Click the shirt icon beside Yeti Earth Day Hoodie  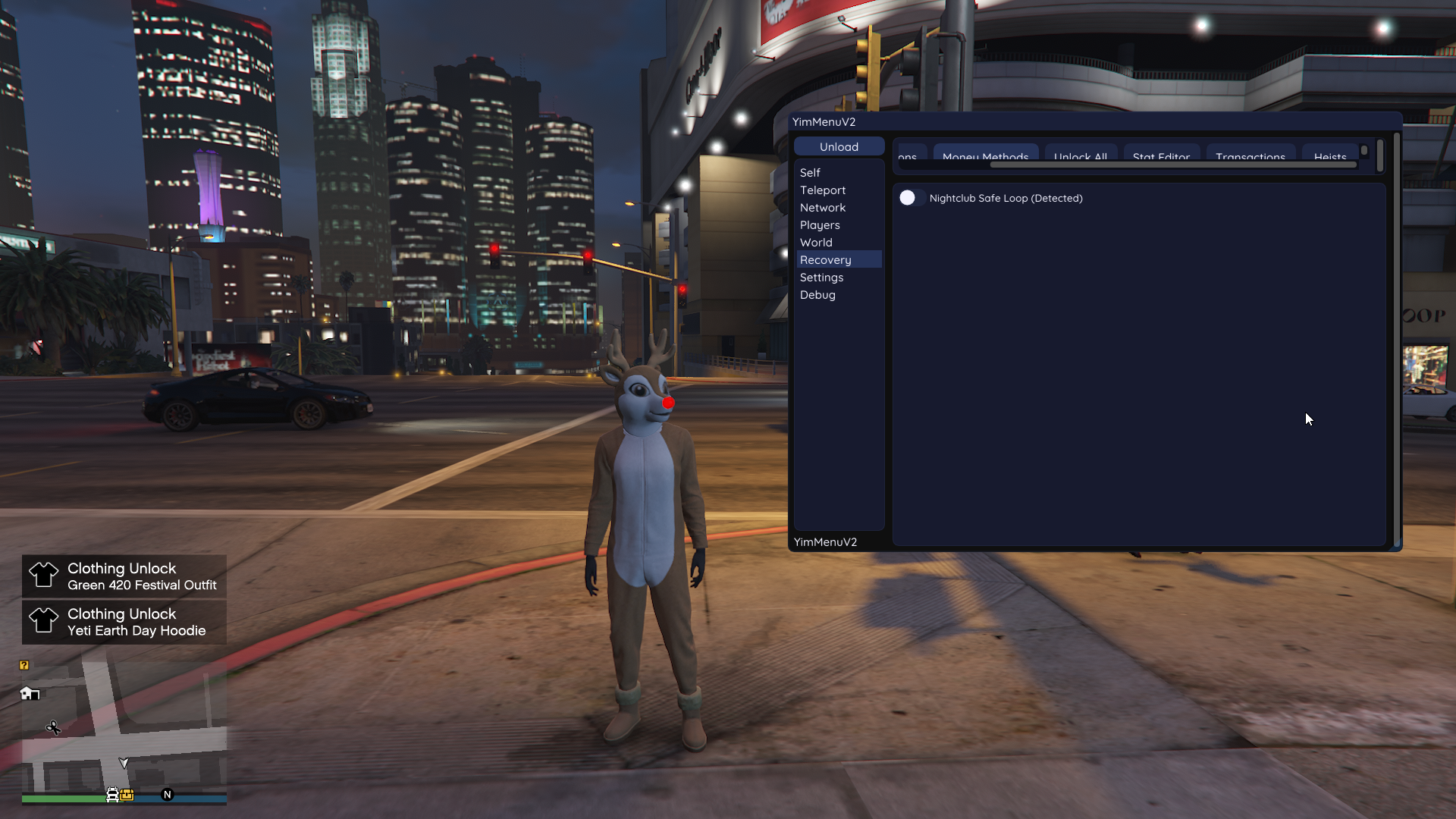44,622
